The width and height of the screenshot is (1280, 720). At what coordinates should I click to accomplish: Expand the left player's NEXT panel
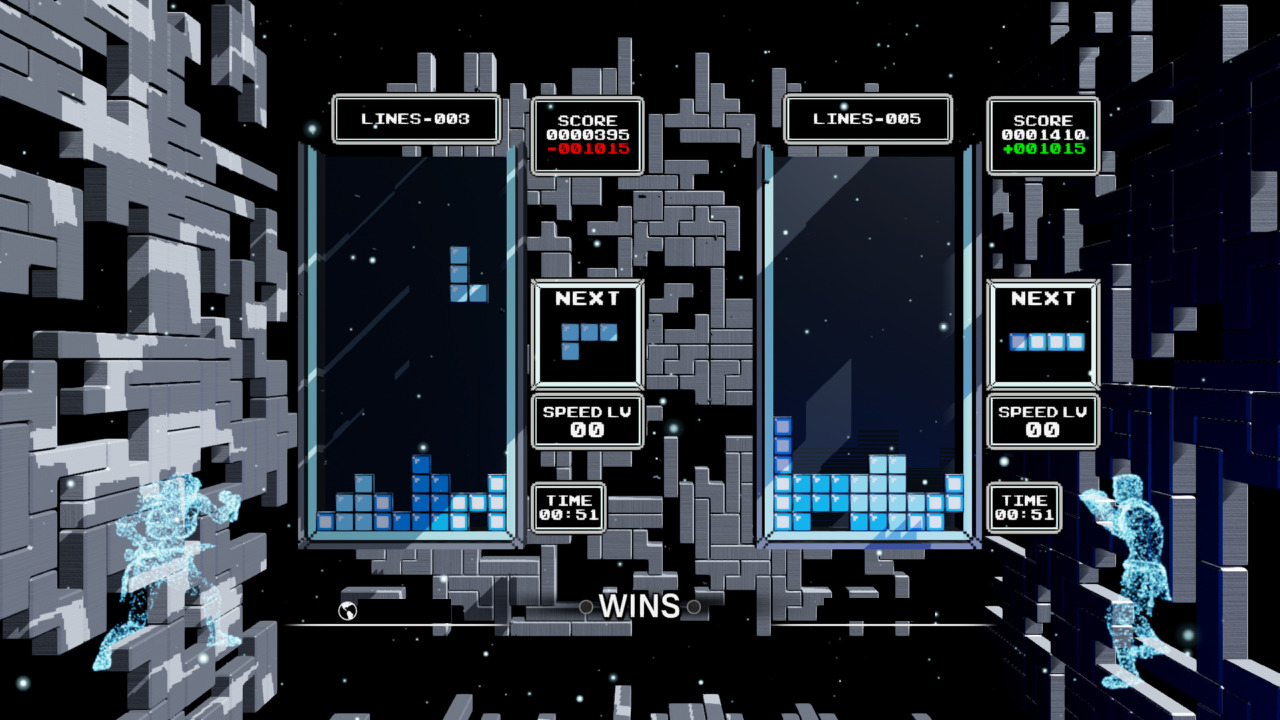[585, 330]
